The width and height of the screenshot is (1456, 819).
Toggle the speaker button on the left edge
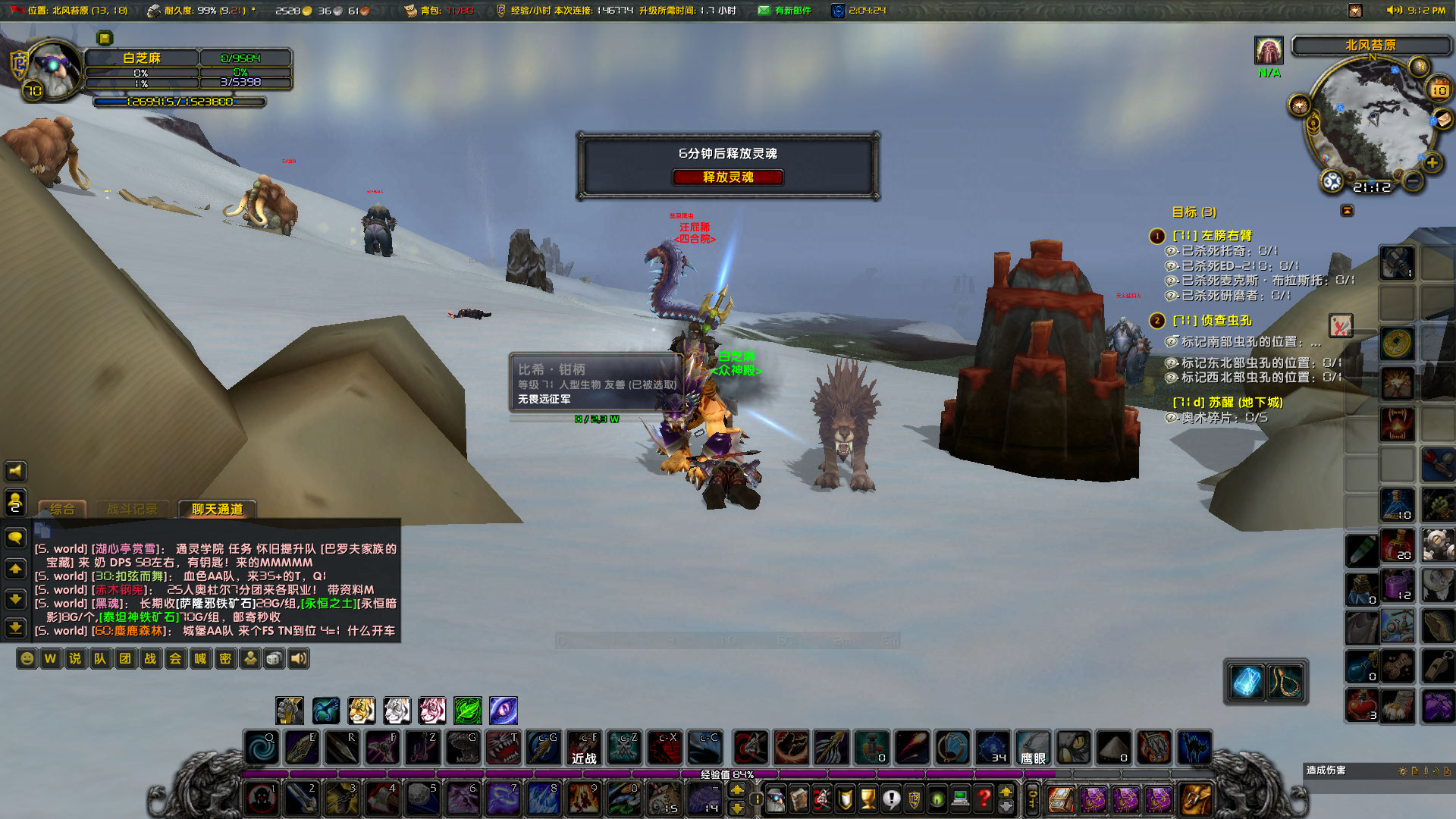[15, 471]
